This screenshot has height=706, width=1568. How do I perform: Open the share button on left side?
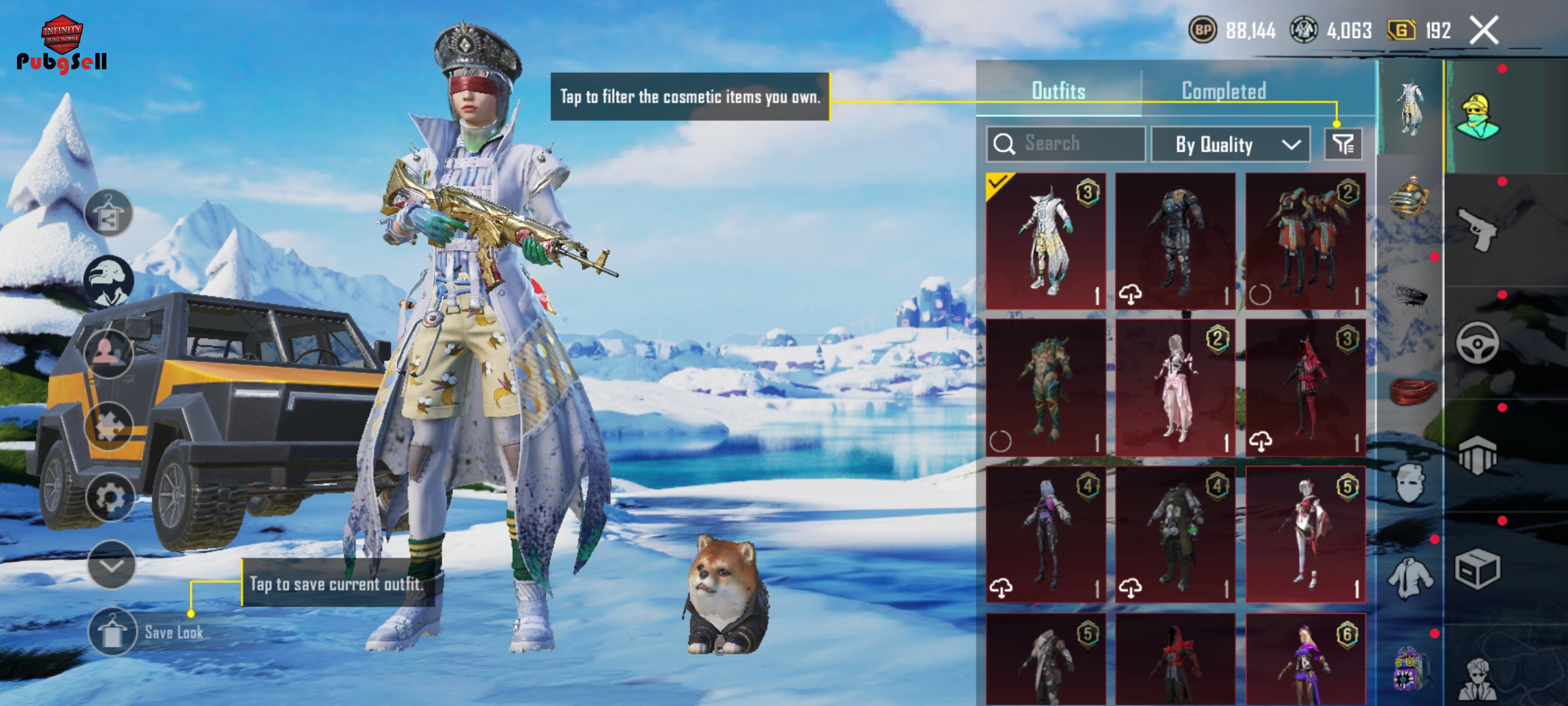(x=108, y=214)
